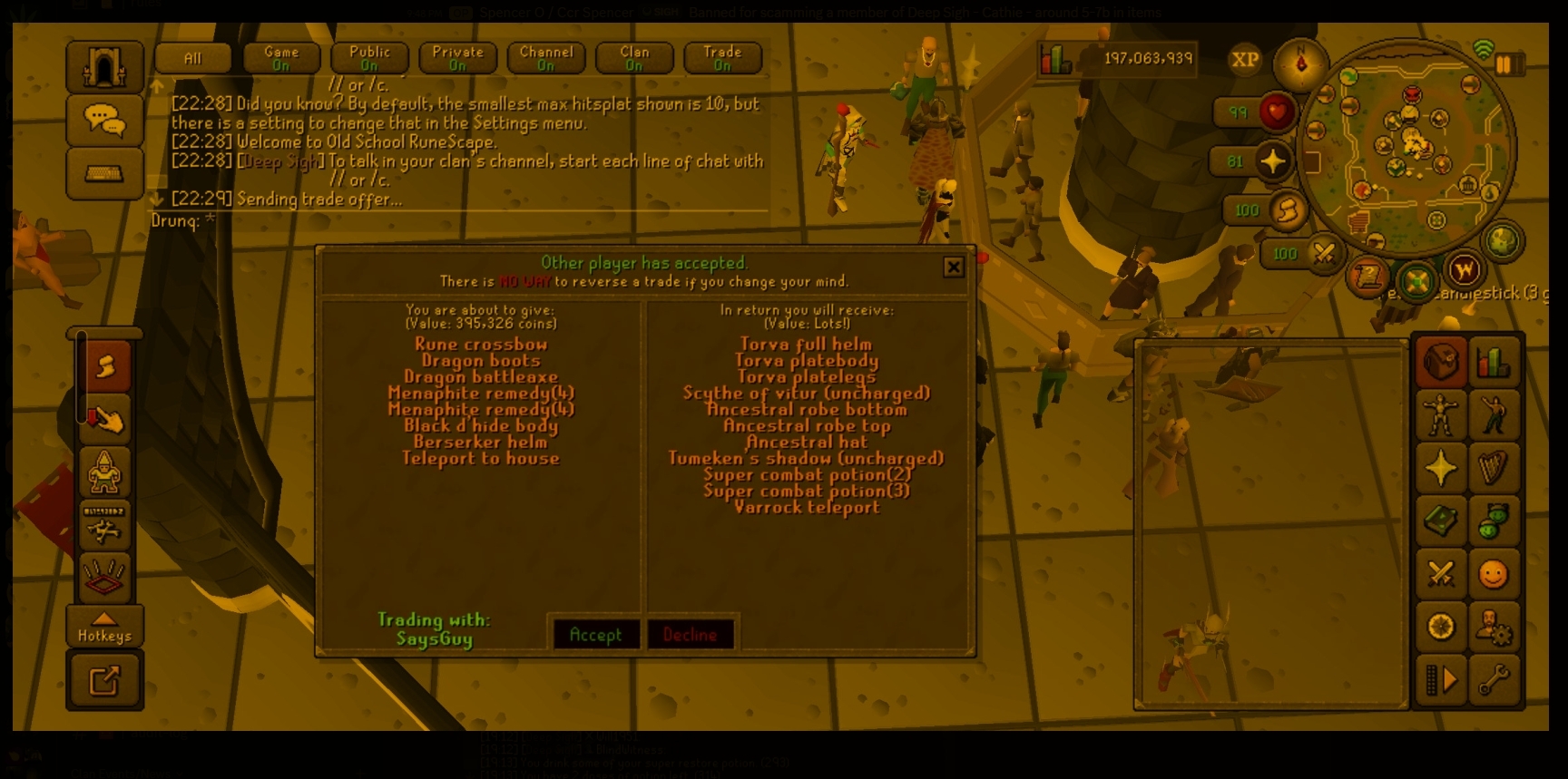This screenshot has height=779, width=1568.
Task: Open the world map globe icon
Action: pos(1502,241)
